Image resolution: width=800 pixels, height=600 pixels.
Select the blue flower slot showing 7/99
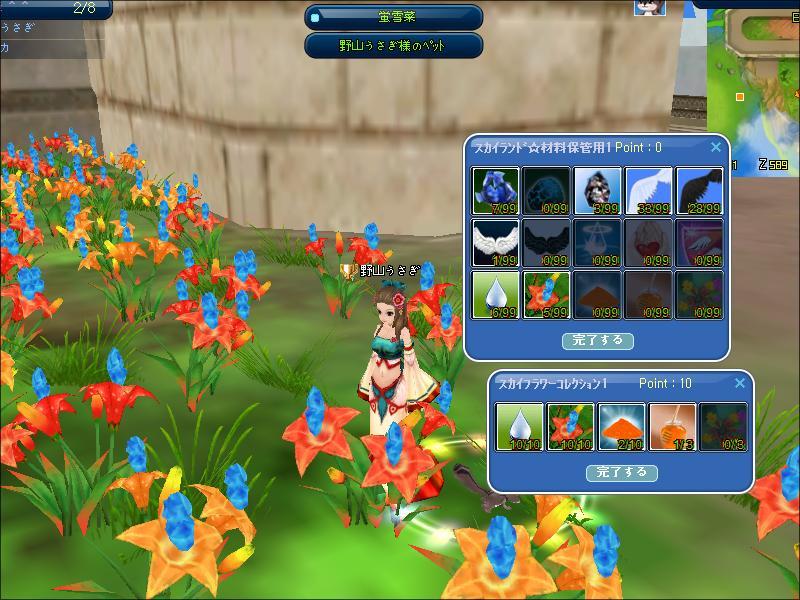pyautogui.click(x=496, y=191)
